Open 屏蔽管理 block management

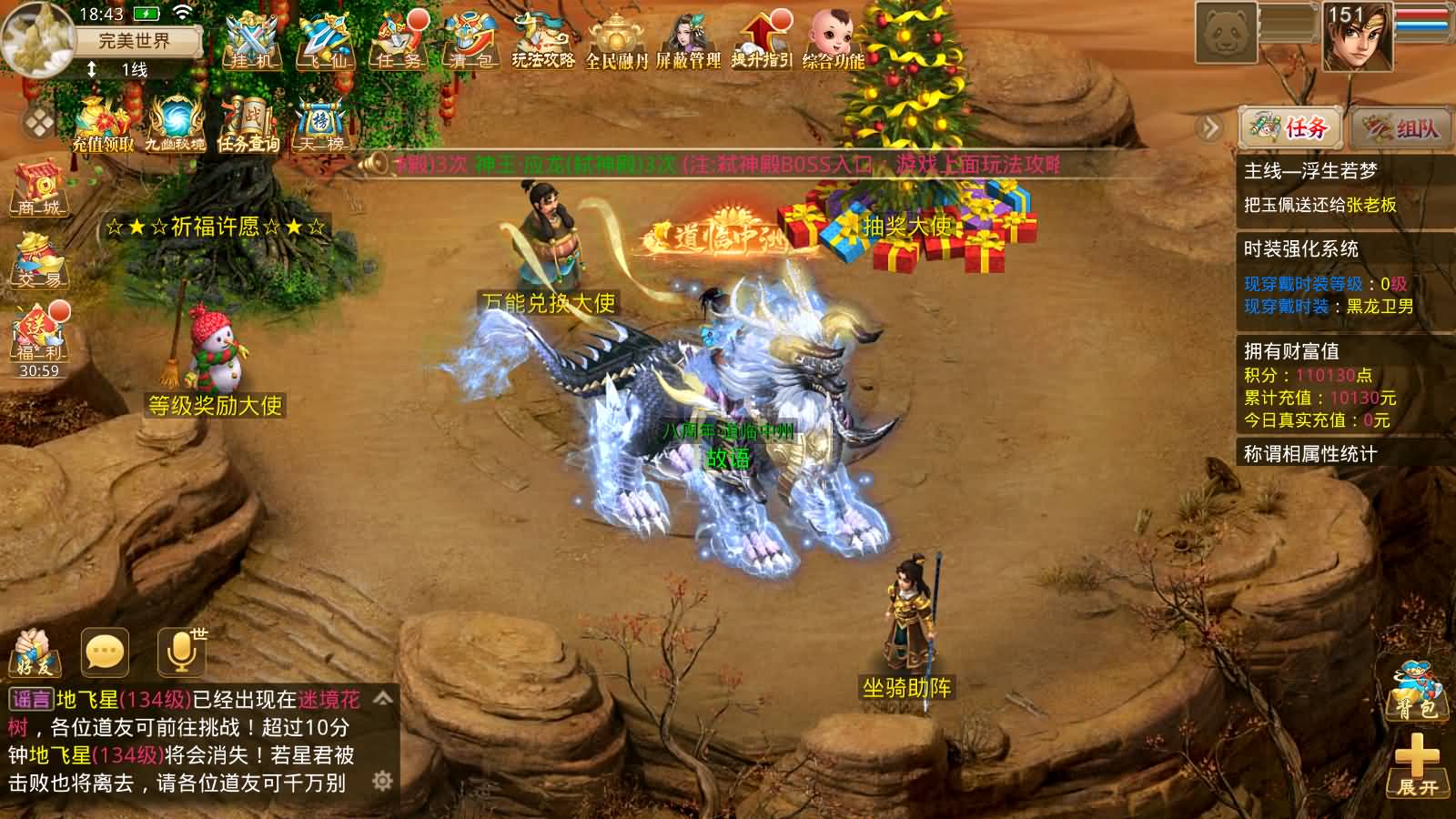pyautogui.click(x=688, y=42)
